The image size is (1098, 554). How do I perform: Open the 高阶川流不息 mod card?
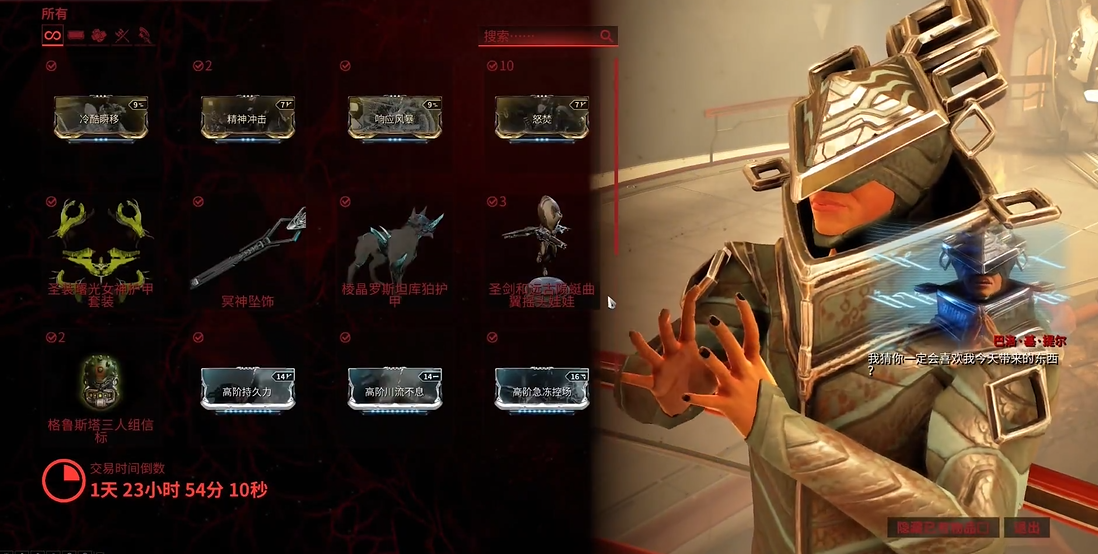click(x=394, y=387)
